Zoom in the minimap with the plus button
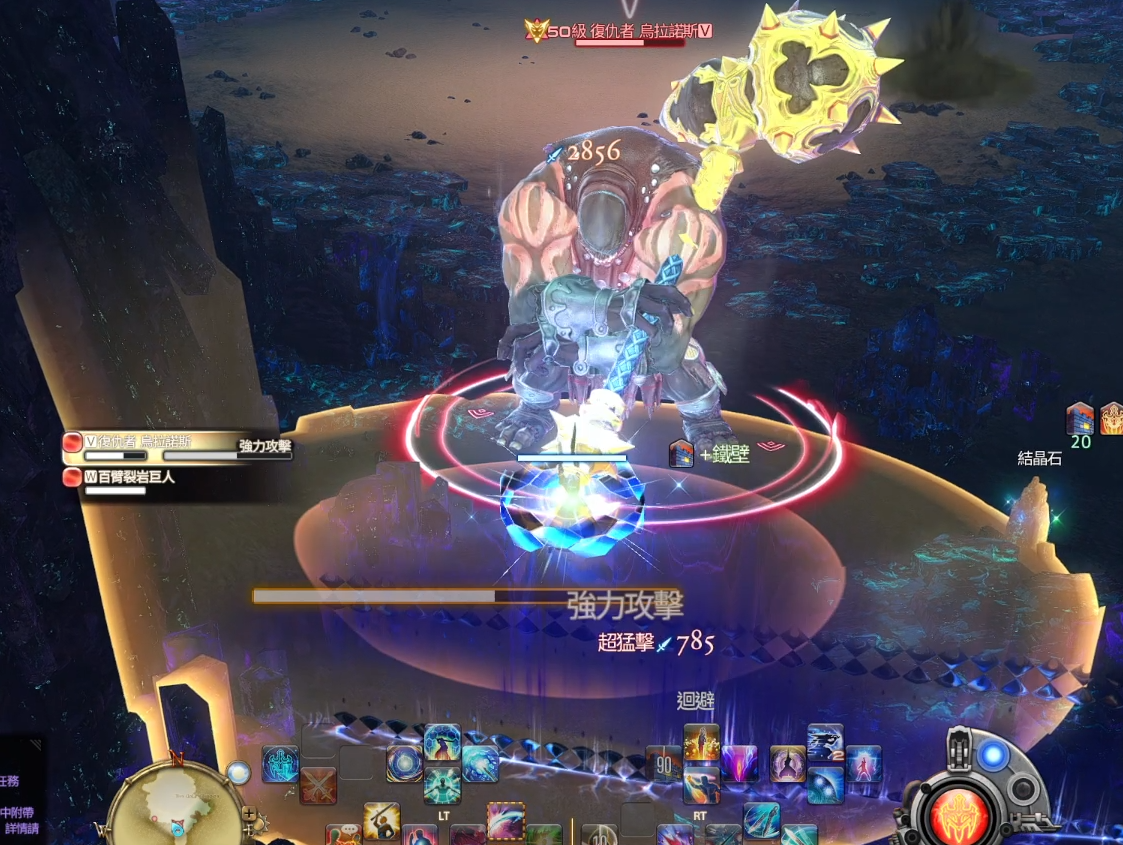Viewport: 1123px width, 845px height. (248, 814)
